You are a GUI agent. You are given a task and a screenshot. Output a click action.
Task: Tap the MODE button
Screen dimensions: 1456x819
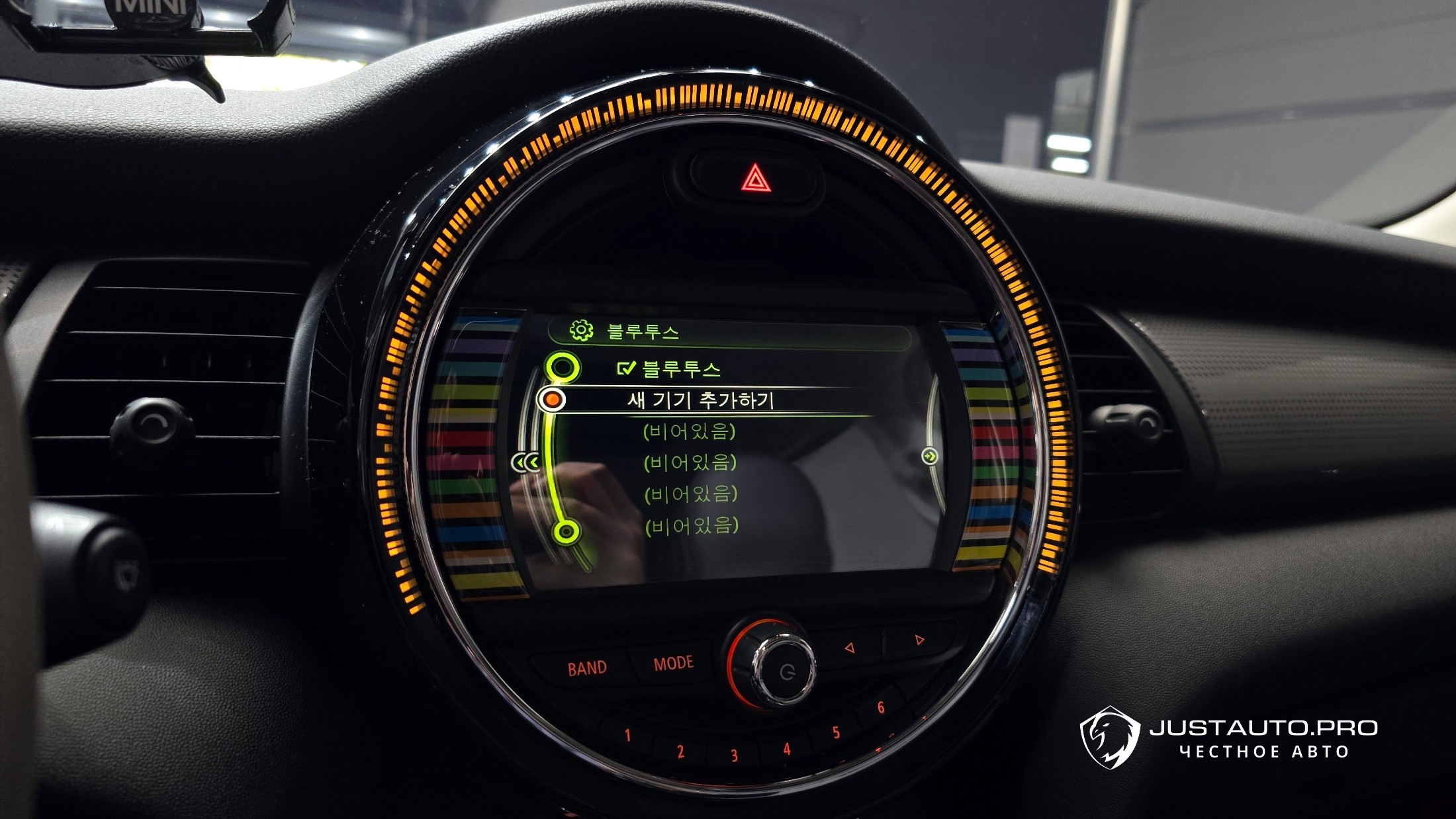pos(673,663)
